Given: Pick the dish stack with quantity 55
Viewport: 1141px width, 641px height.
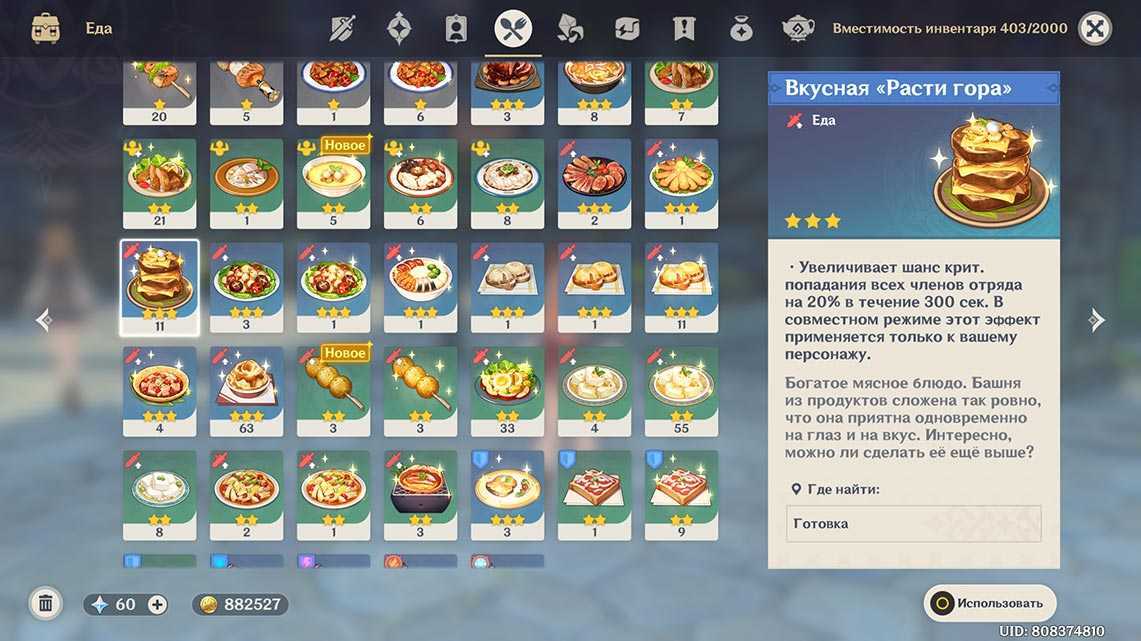Looking at the screenshot, I should coord(681,391).
